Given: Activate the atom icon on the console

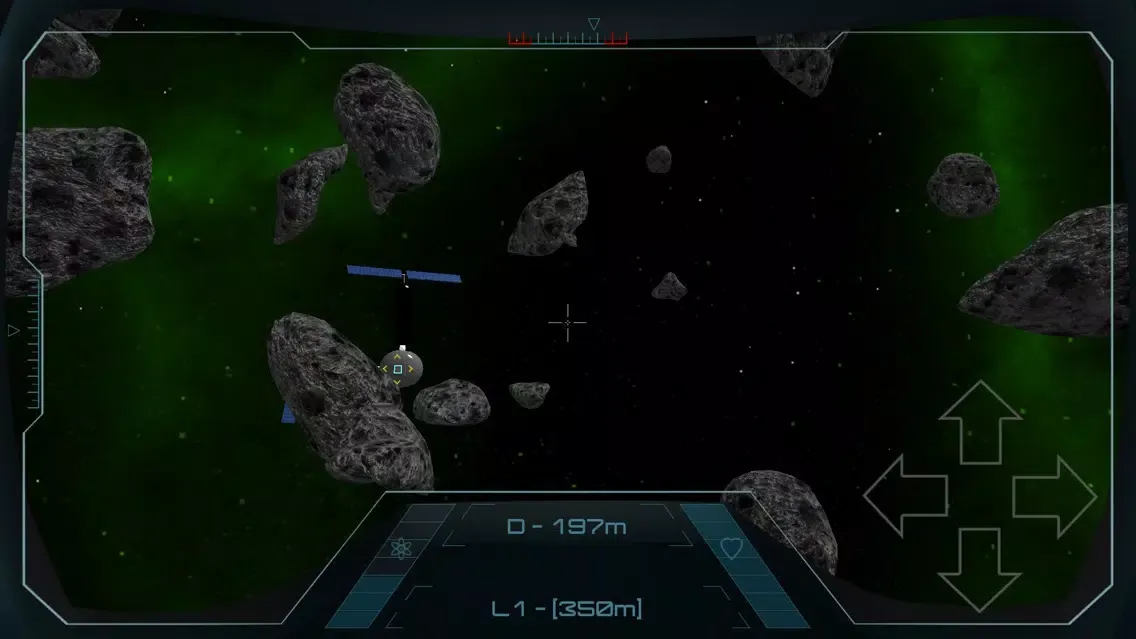Looking at the screenshot, I should [x=401, y=548].
